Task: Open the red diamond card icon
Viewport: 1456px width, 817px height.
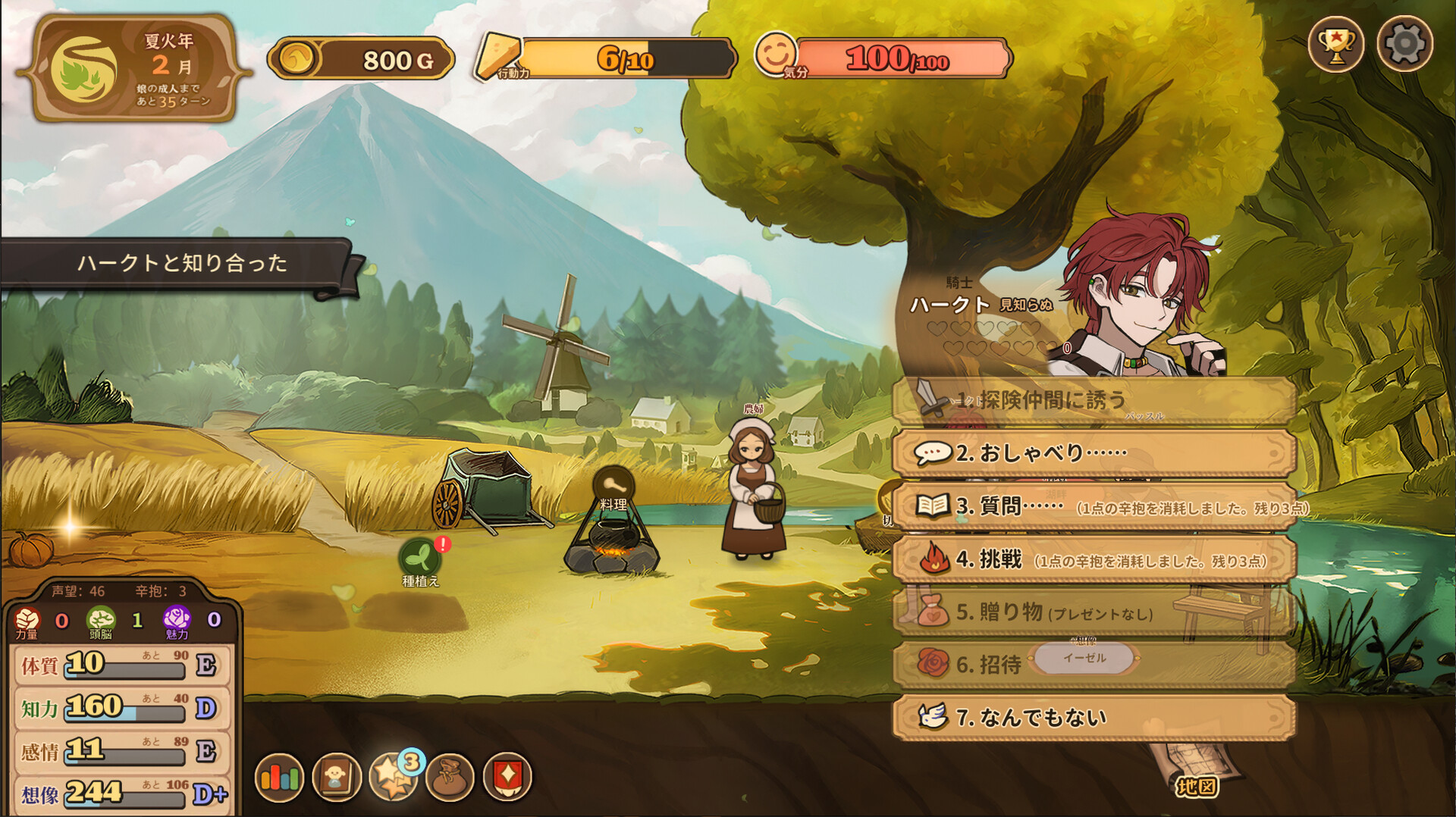Action: tap(507, 777)
